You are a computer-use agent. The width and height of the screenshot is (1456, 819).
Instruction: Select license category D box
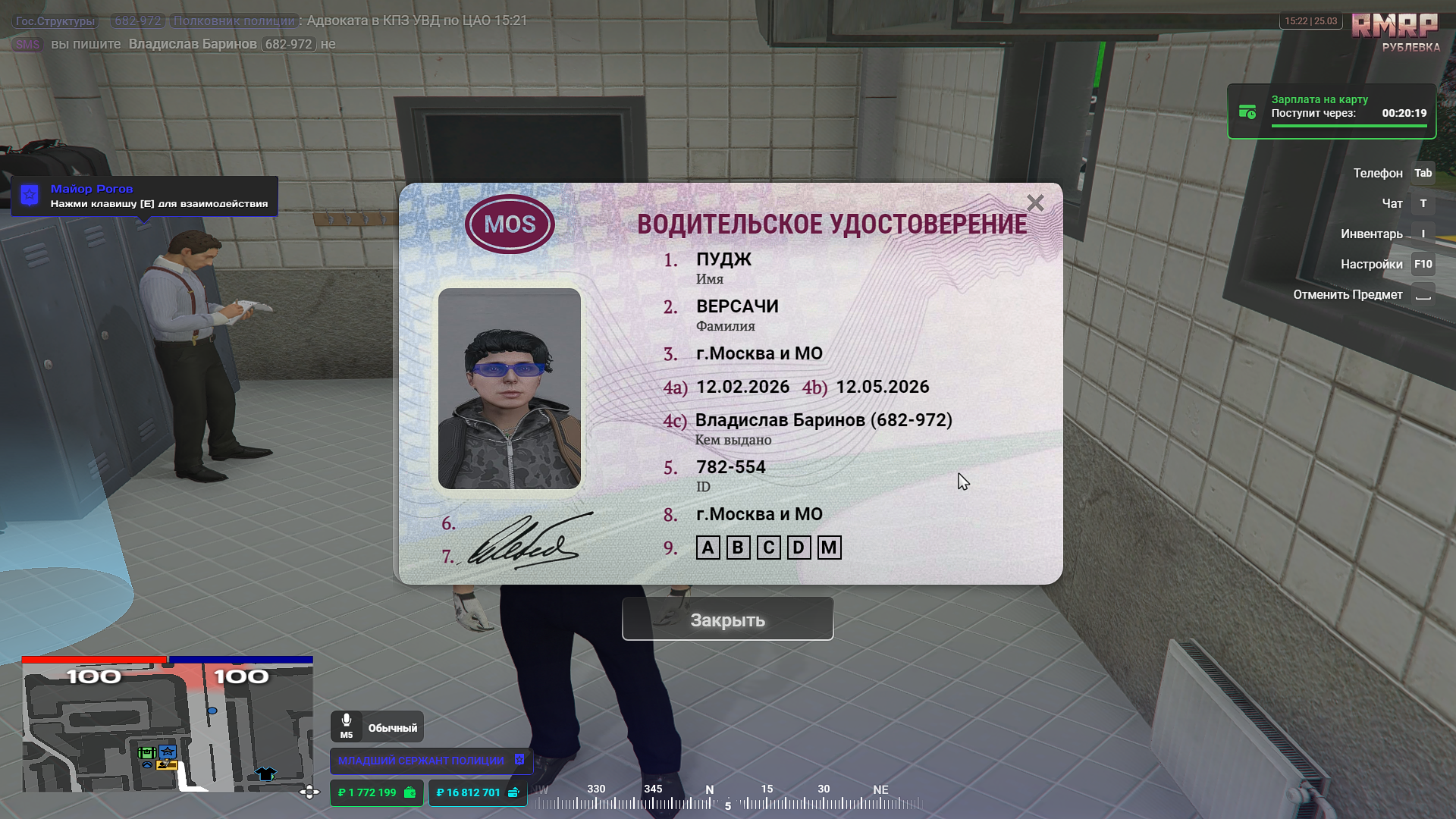coord(798,548)
